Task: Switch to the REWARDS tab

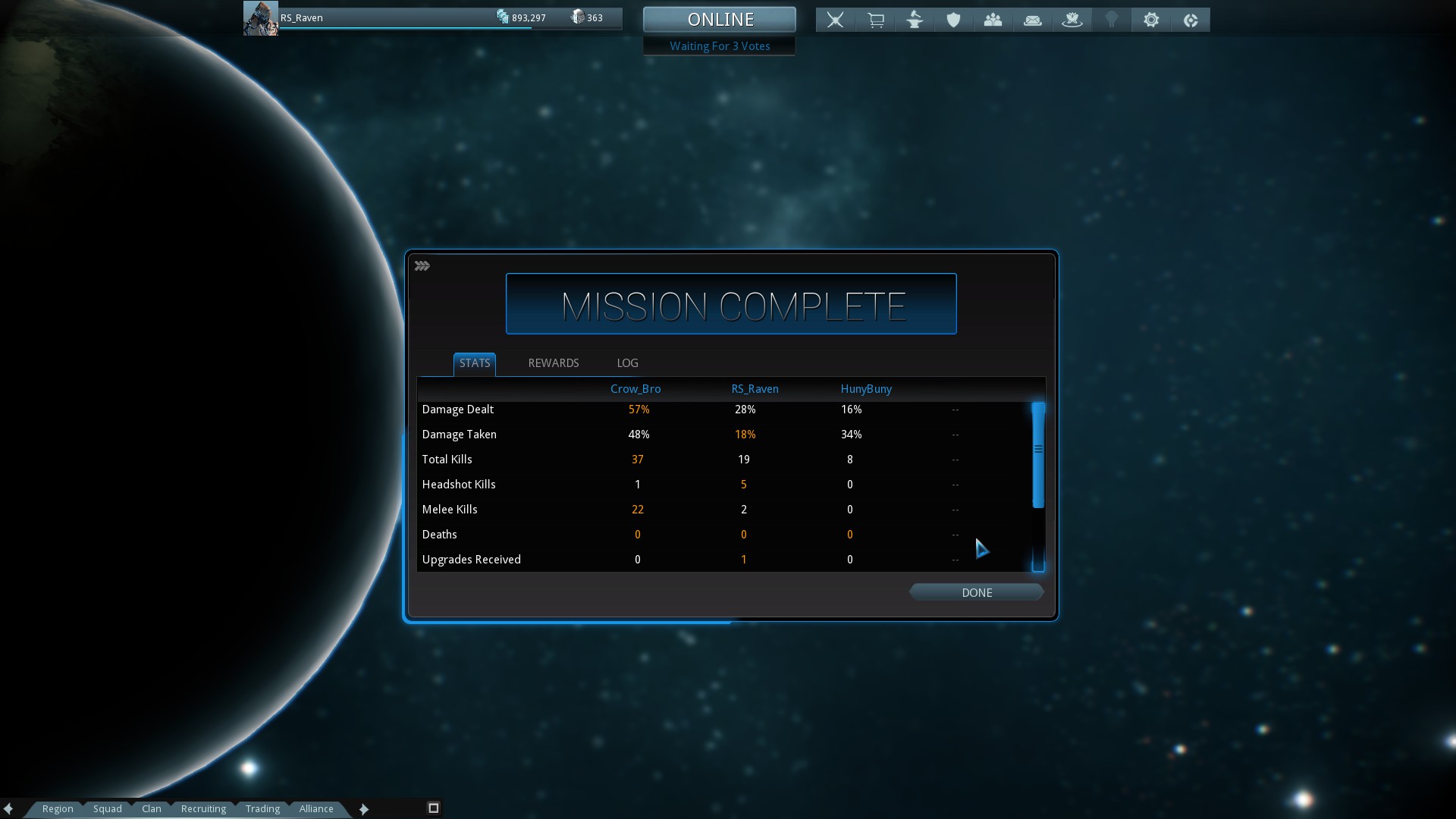Action: [x=553, y=363]
